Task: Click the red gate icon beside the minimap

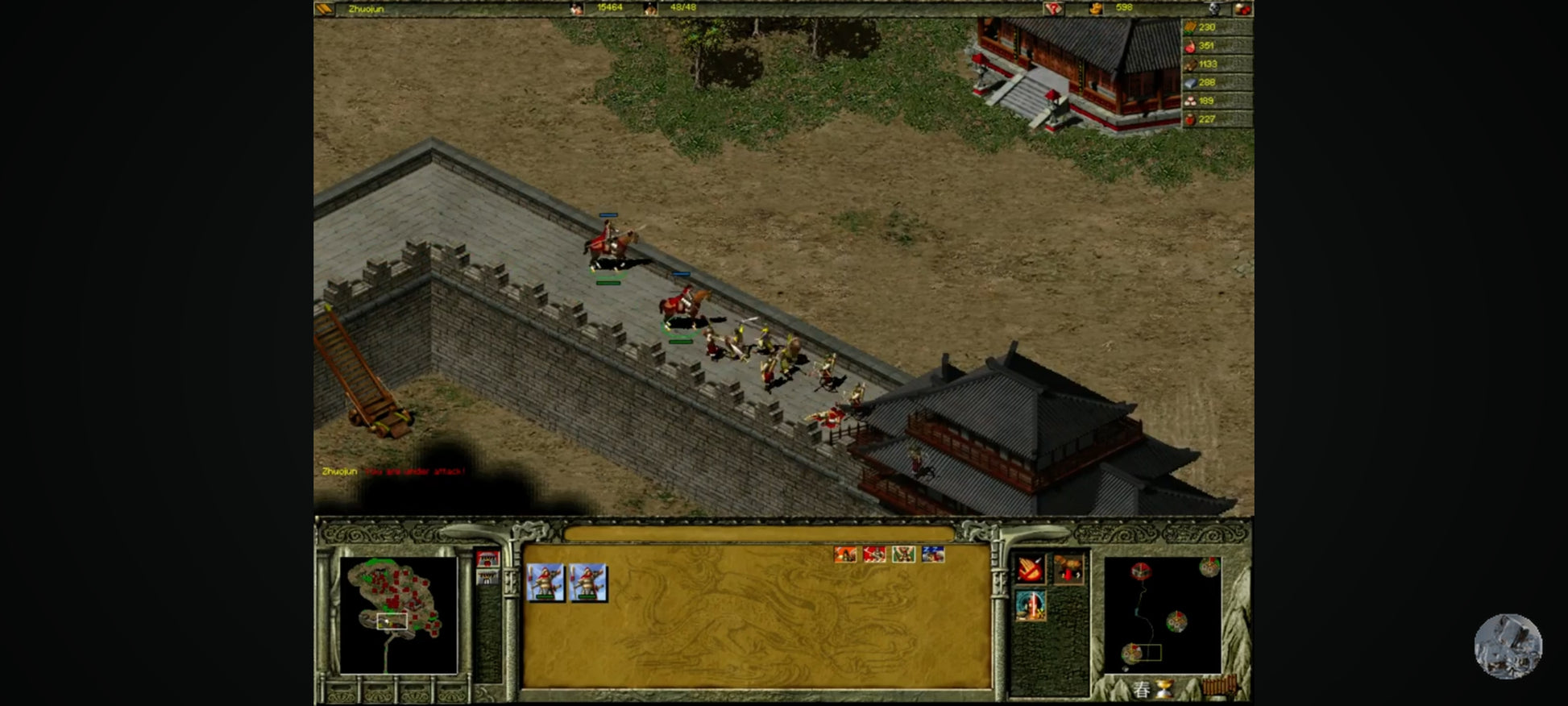Action: click(x=487, y=559)
